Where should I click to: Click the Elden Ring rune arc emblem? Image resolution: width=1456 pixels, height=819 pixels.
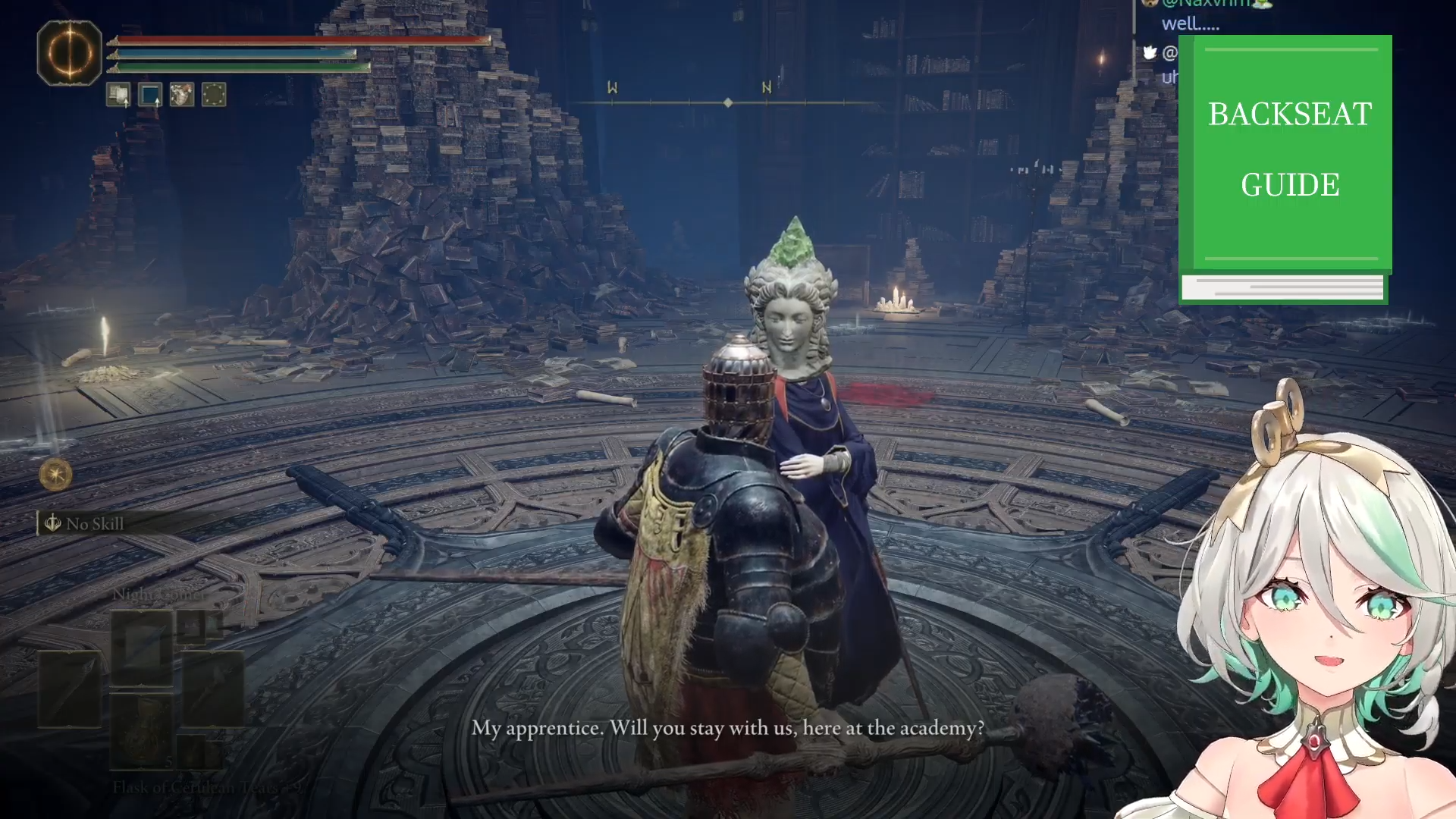69,52
